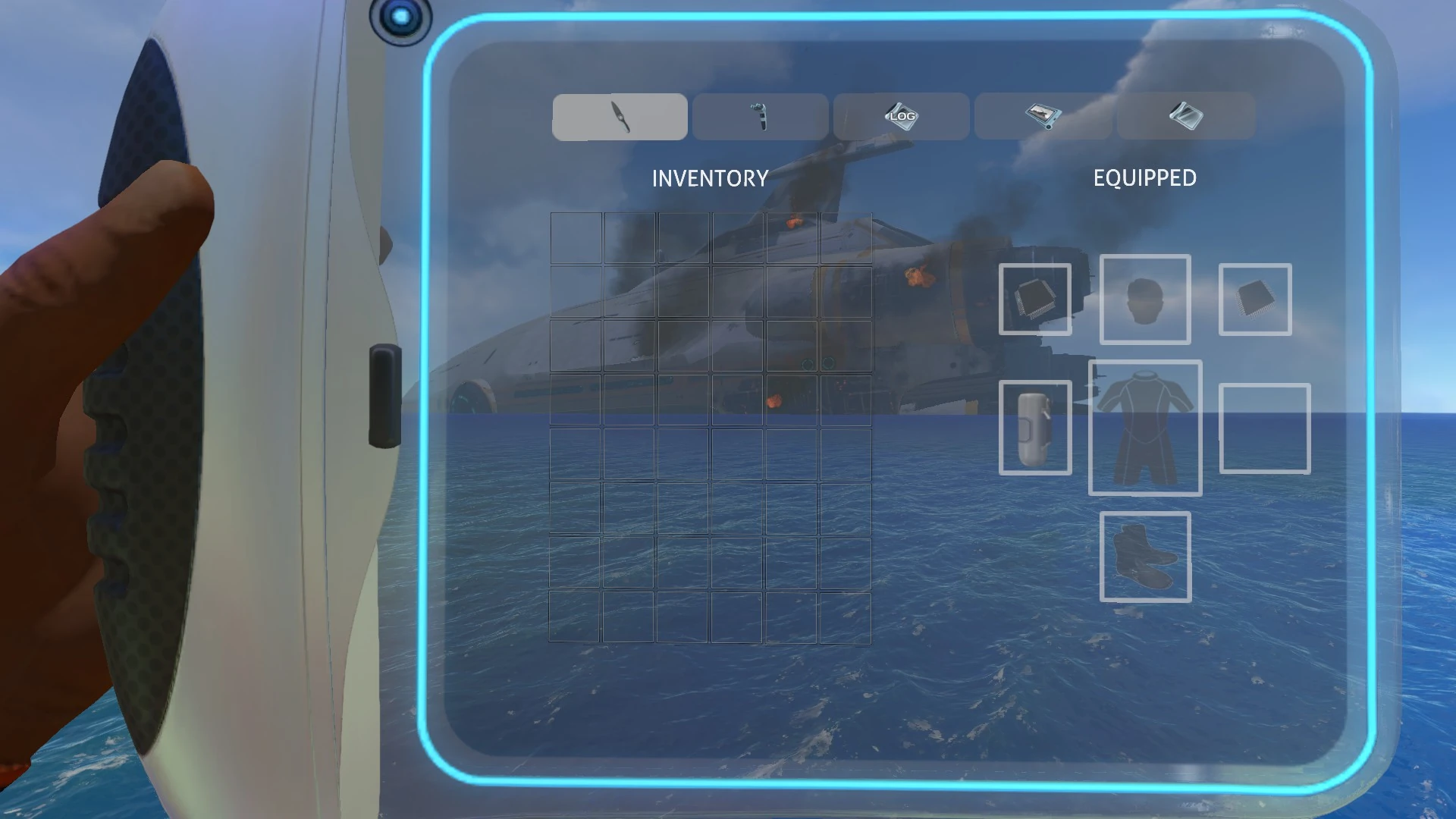Click the wetsuit body equipment slot
Image resolution: width=1456 pixels, height=819 pixels.
click(x=1145, y=428)
